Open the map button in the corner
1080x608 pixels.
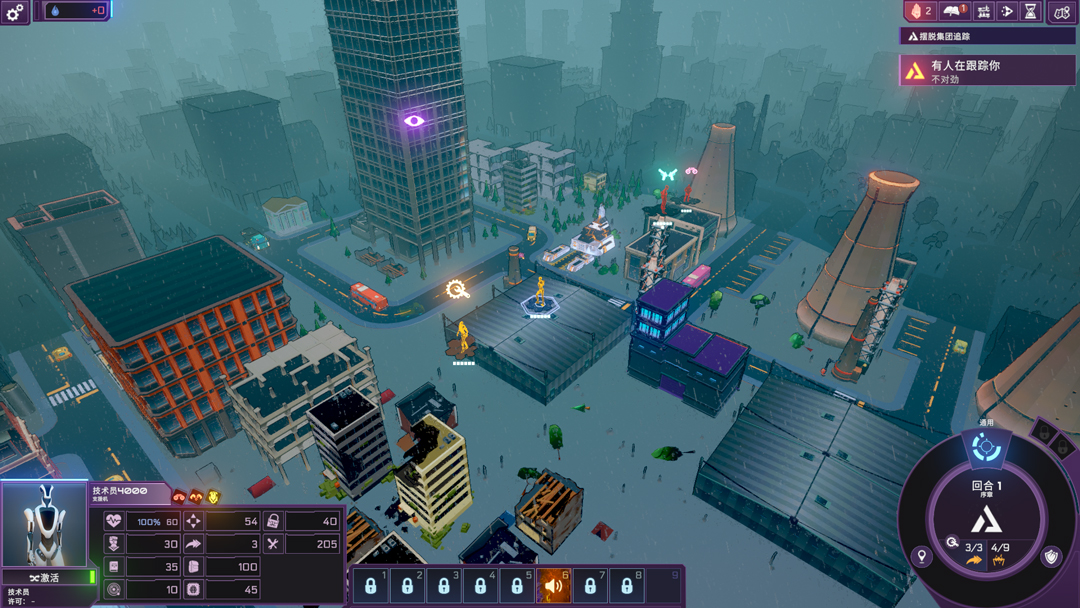coord(1062,12)
